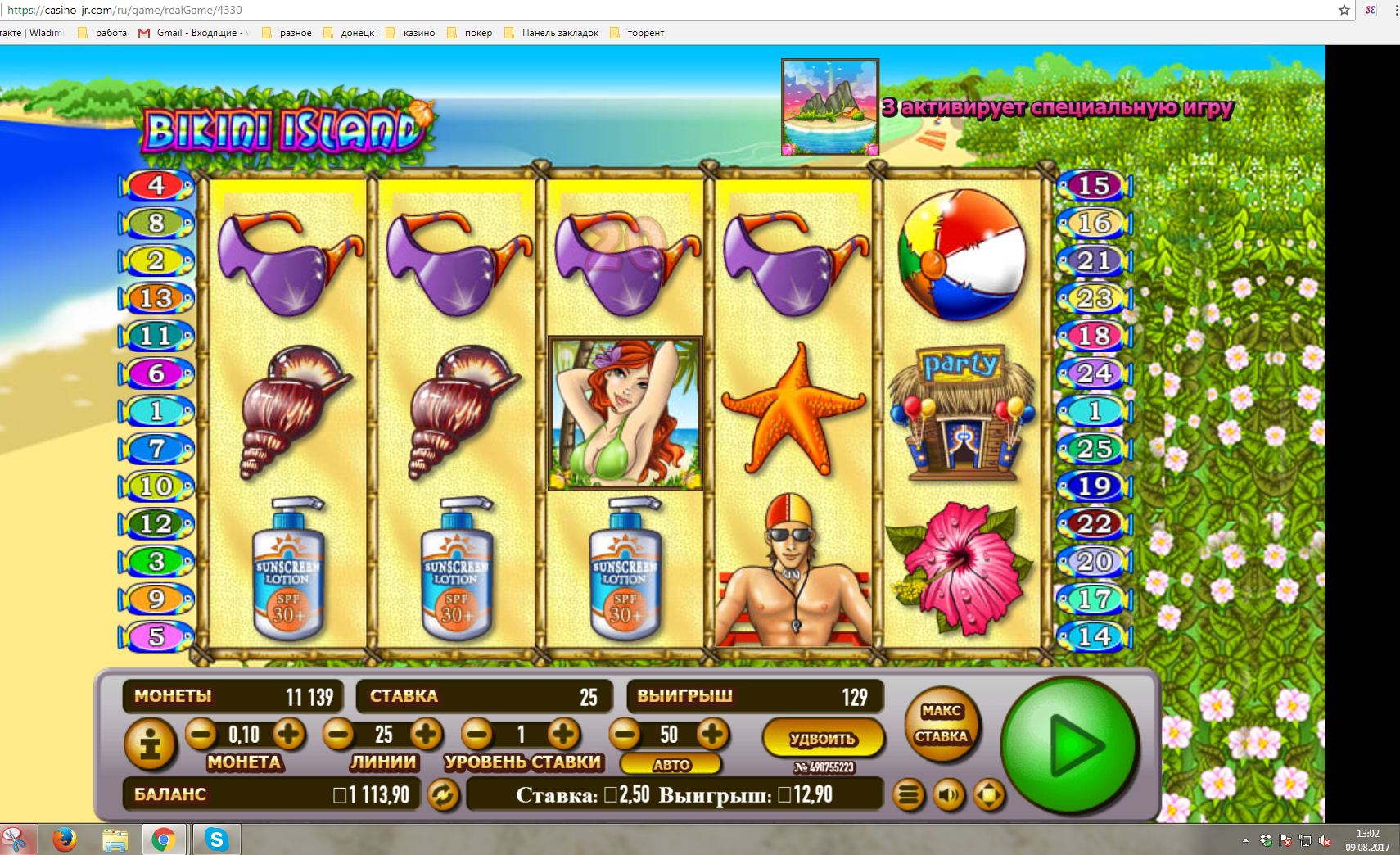Raise the УРОВЕНЬ СТАВКИ bet level
The width and height of the screenshot is (1400, 855).
tap(563, 734)
